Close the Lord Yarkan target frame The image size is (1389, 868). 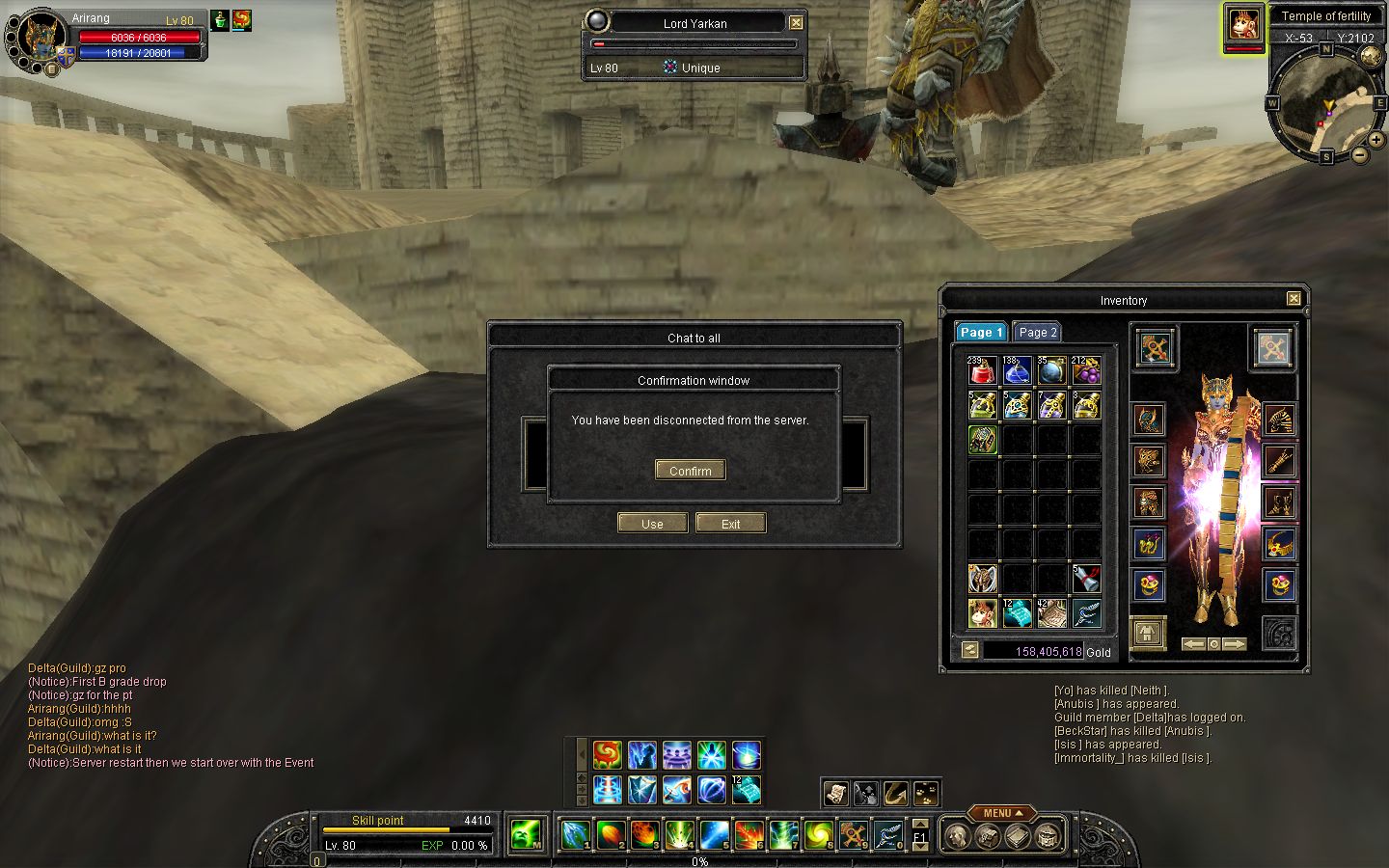click(796, 23)
